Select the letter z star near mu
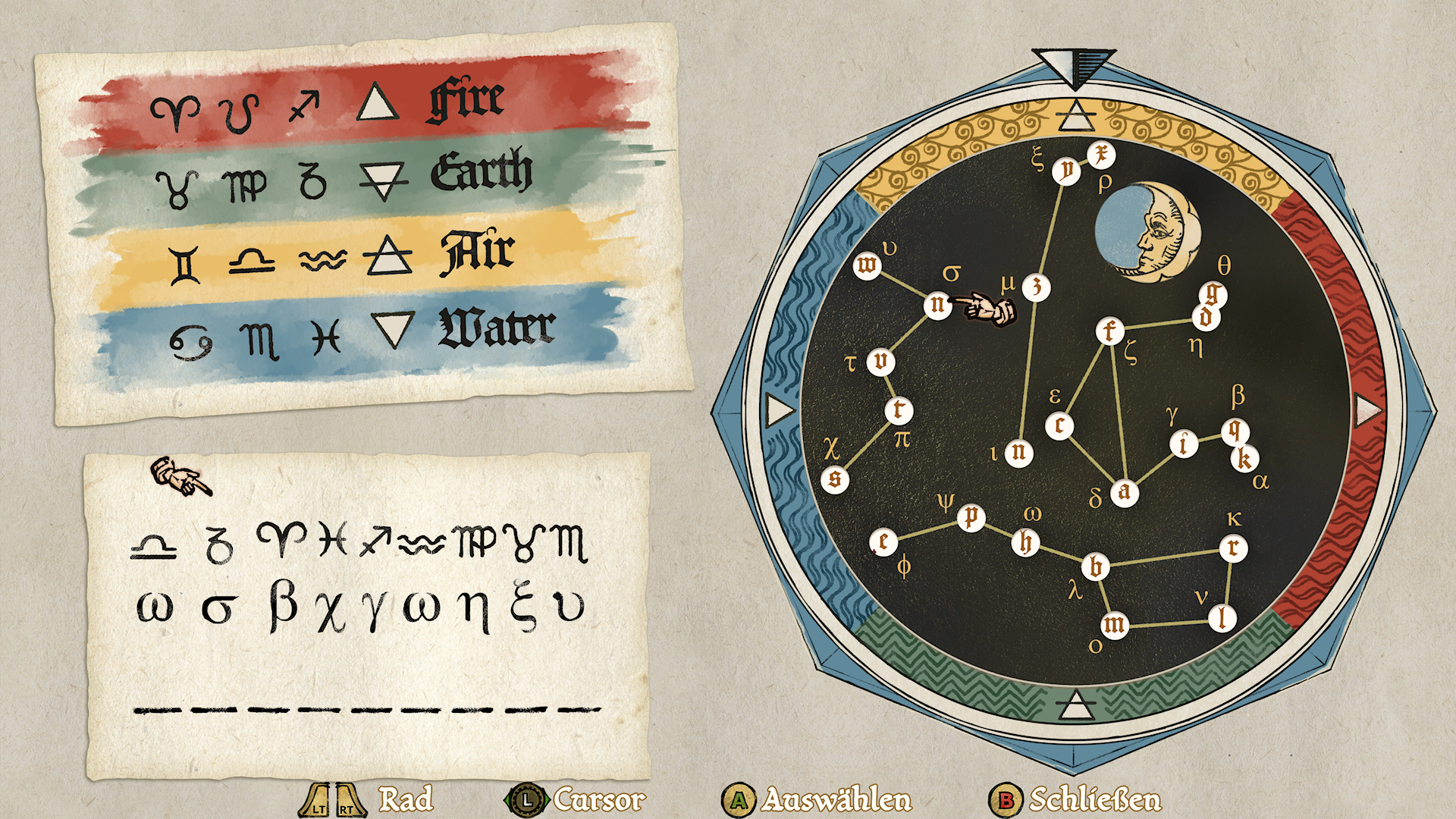 (1036, 287)
